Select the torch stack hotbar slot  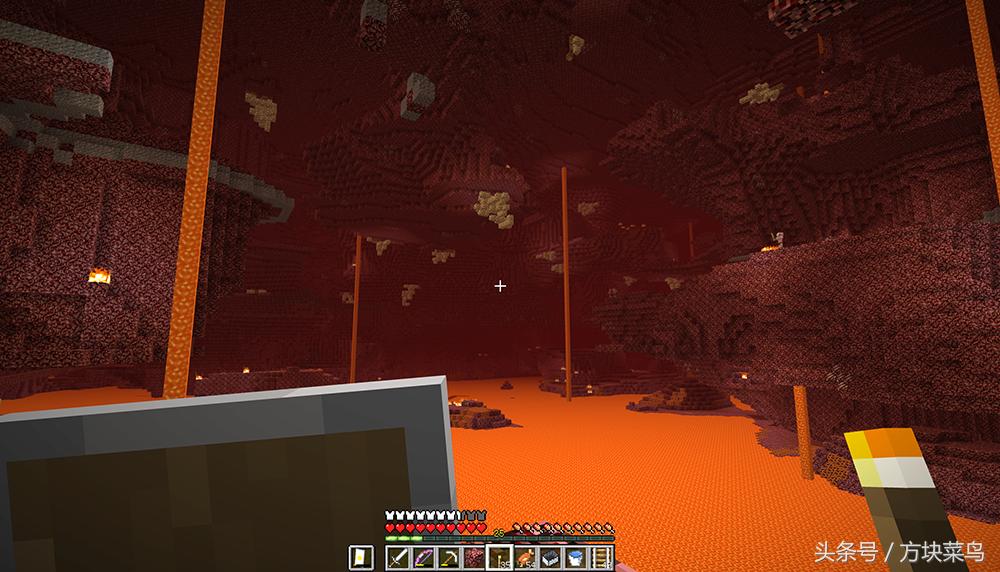pyautogui.click(x=500, y=558)
